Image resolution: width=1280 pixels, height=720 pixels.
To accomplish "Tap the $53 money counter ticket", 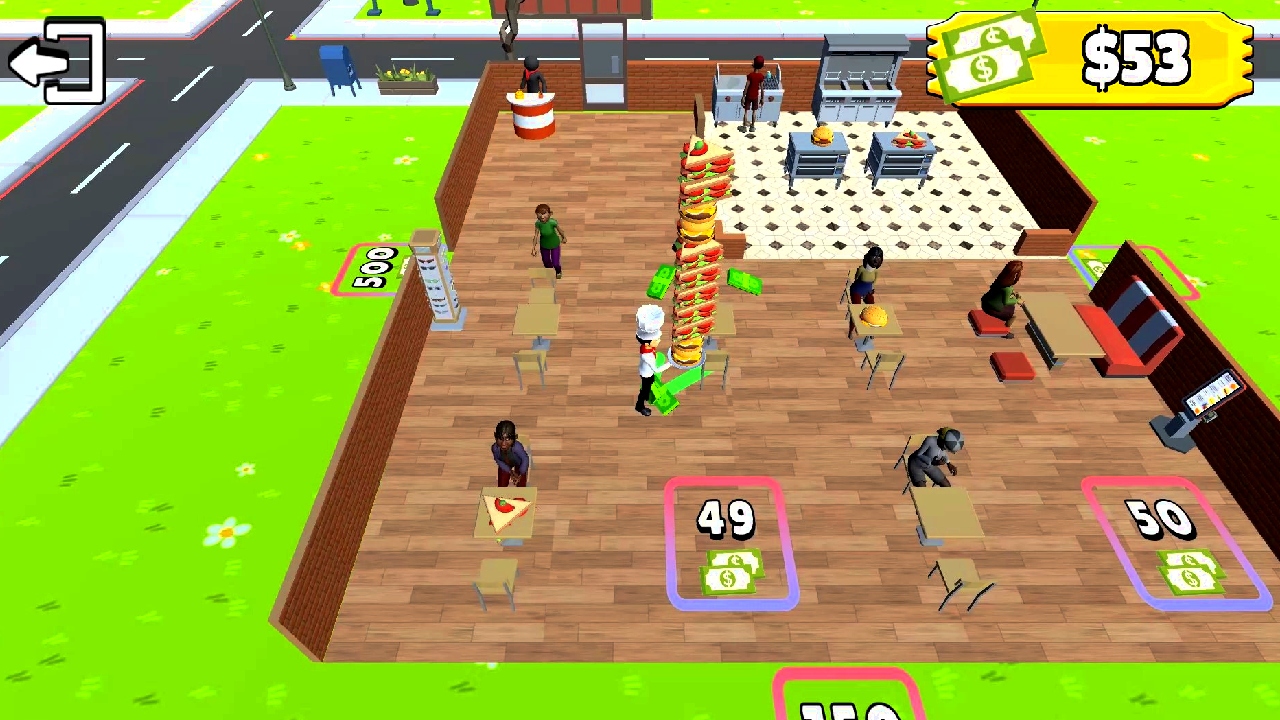I will pyautogui.click(x=1135, y=60).
